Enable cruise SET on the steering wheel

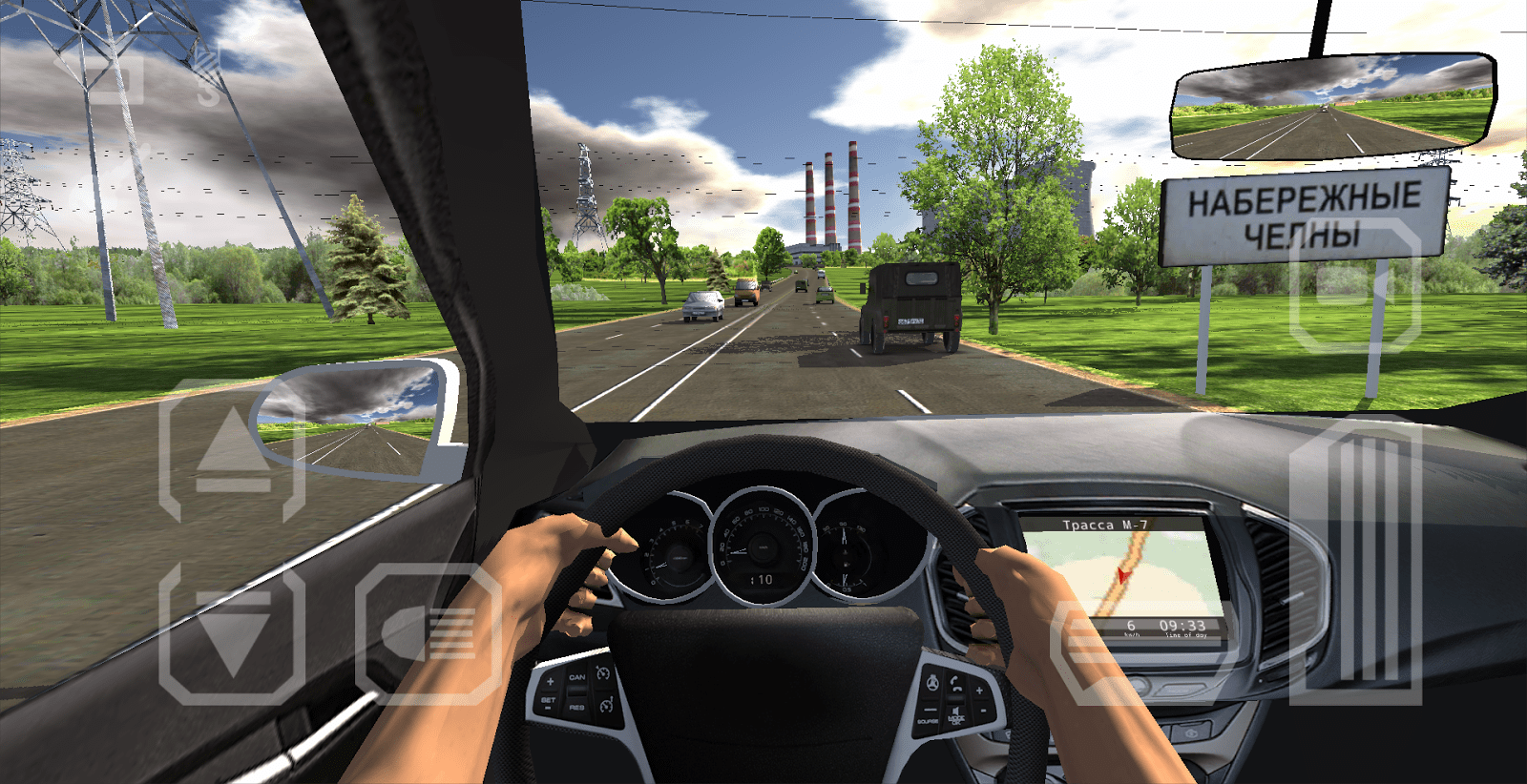coord(549,701)
